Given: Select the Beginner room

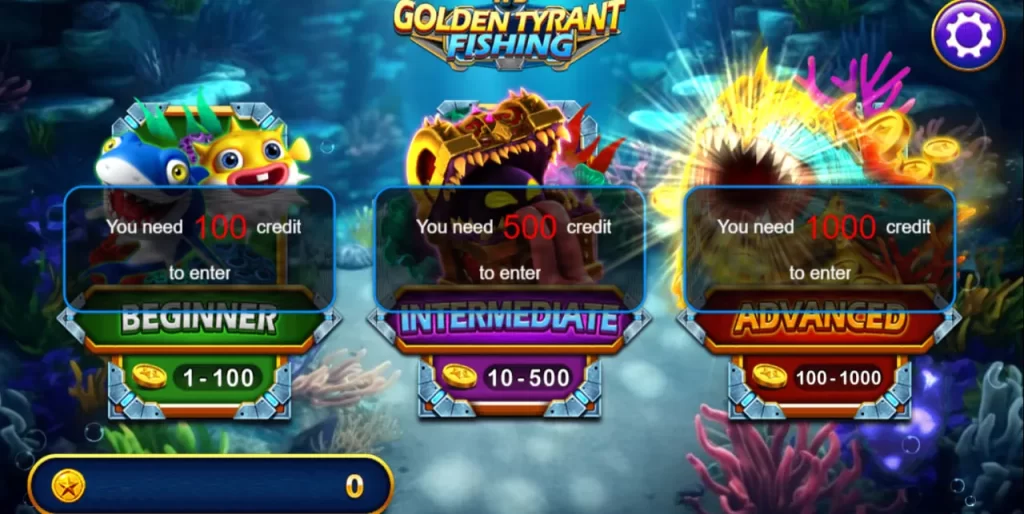Looking at the screenshot, I should [x=199, y=319].
